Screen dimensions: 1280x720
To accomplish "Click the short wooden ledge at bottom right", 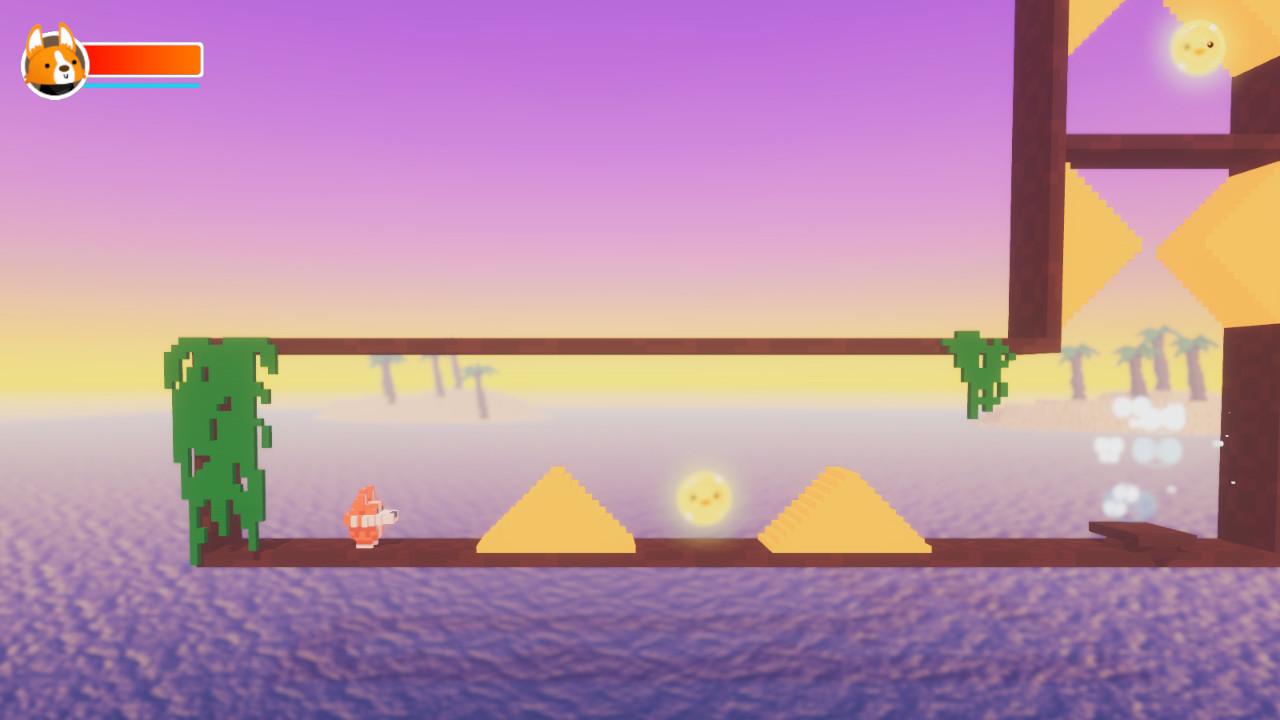I will click(x=1140, y=530).
